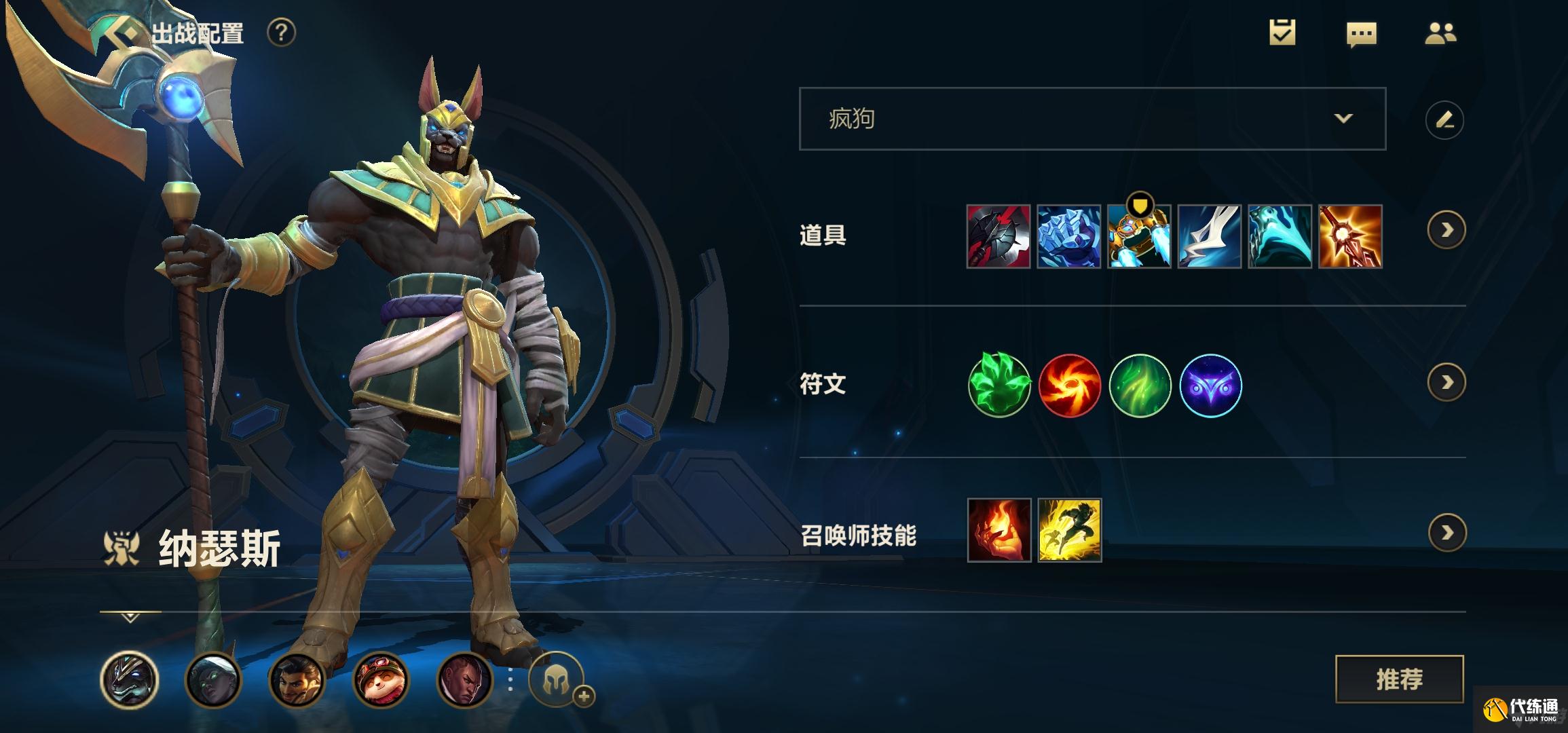Click the purple owl rune icon
The width and height of the screenshot is (1568, 733).
pyautogui.click(x=1210, y=386)
